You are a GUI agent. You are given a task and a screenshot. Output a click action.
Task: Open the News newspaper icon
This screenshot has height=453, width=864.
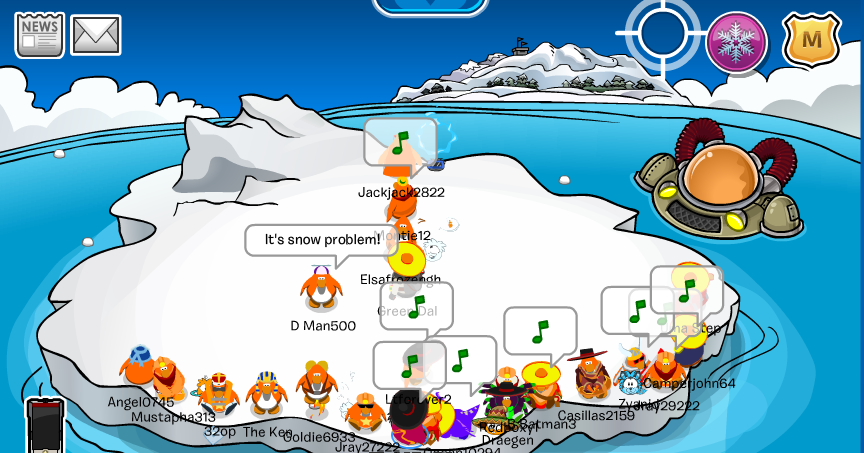coord(39,35)
